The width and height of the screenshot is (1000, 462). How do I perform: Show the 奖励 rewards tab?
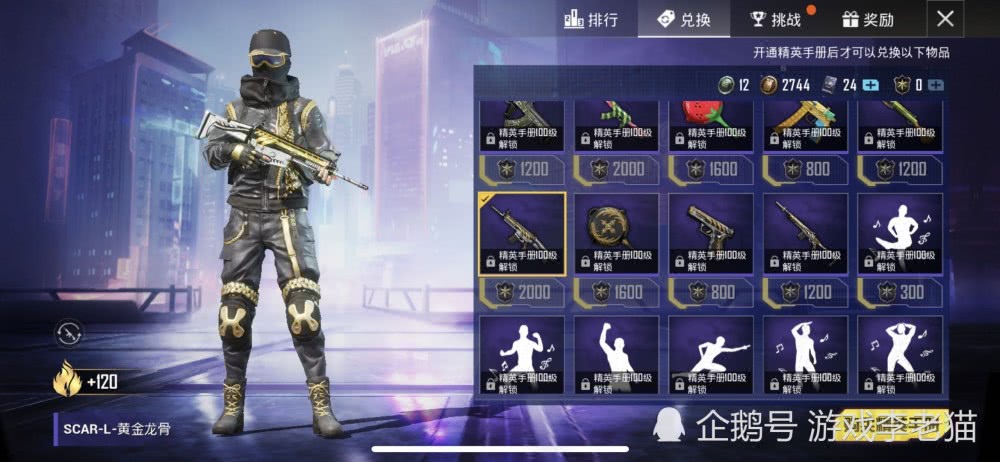click(869, 19)
